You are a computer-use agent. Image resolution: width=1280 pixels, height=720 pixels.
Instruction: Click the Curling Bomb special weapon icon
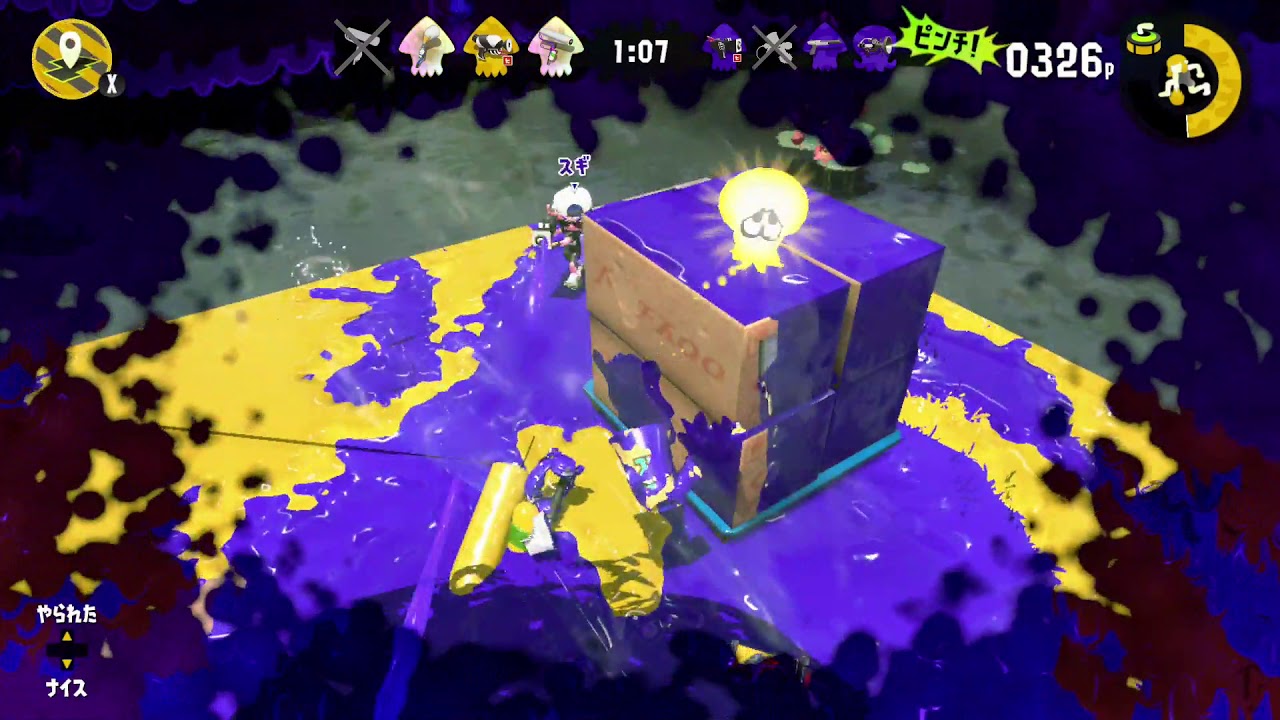point(1144,42)
